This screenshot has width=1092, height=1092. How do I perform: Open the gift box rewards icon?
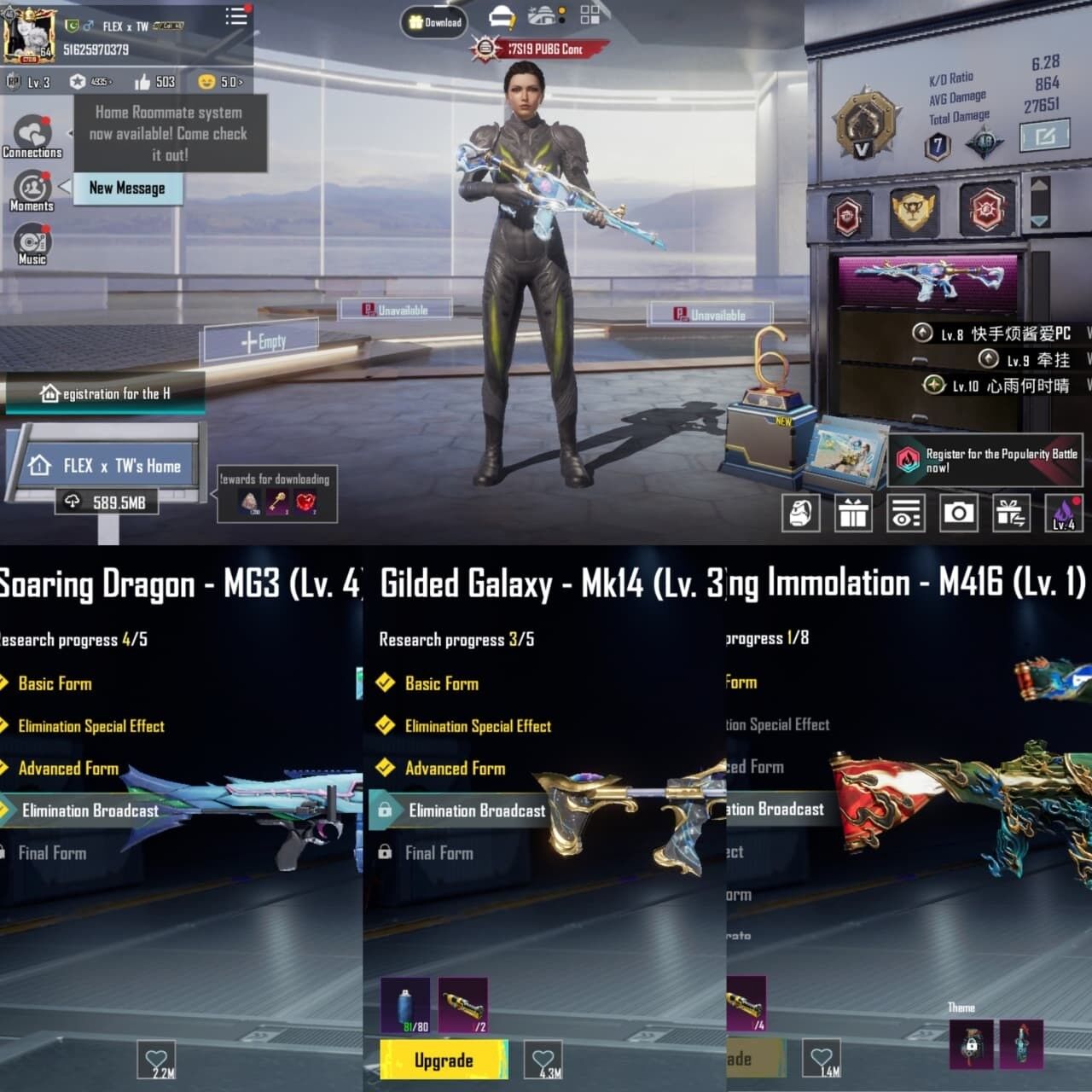coord(853,514)
